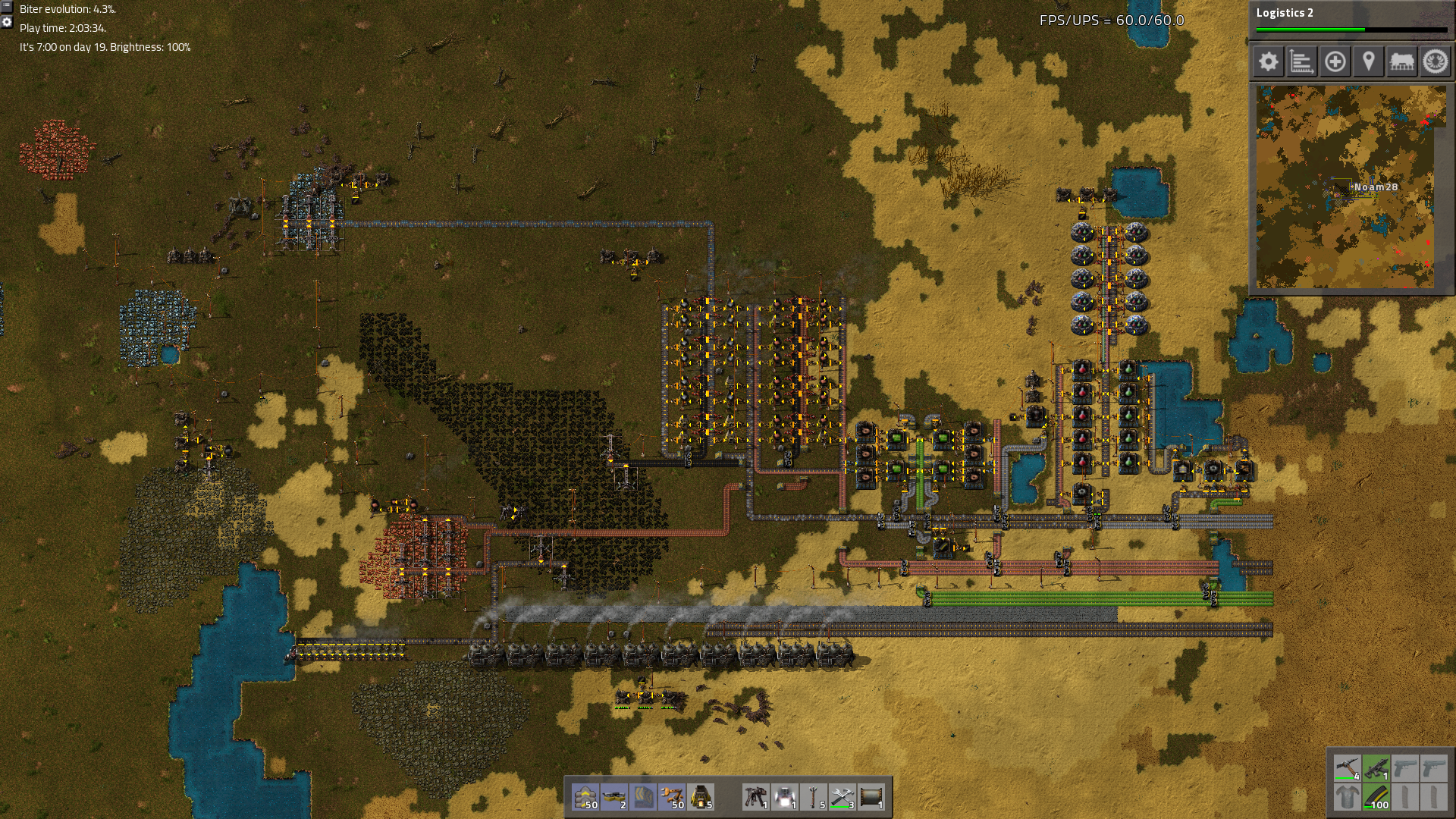Open the Logistics 2 research panel
Screen dimensions: 1456x819
point(1351,20)
